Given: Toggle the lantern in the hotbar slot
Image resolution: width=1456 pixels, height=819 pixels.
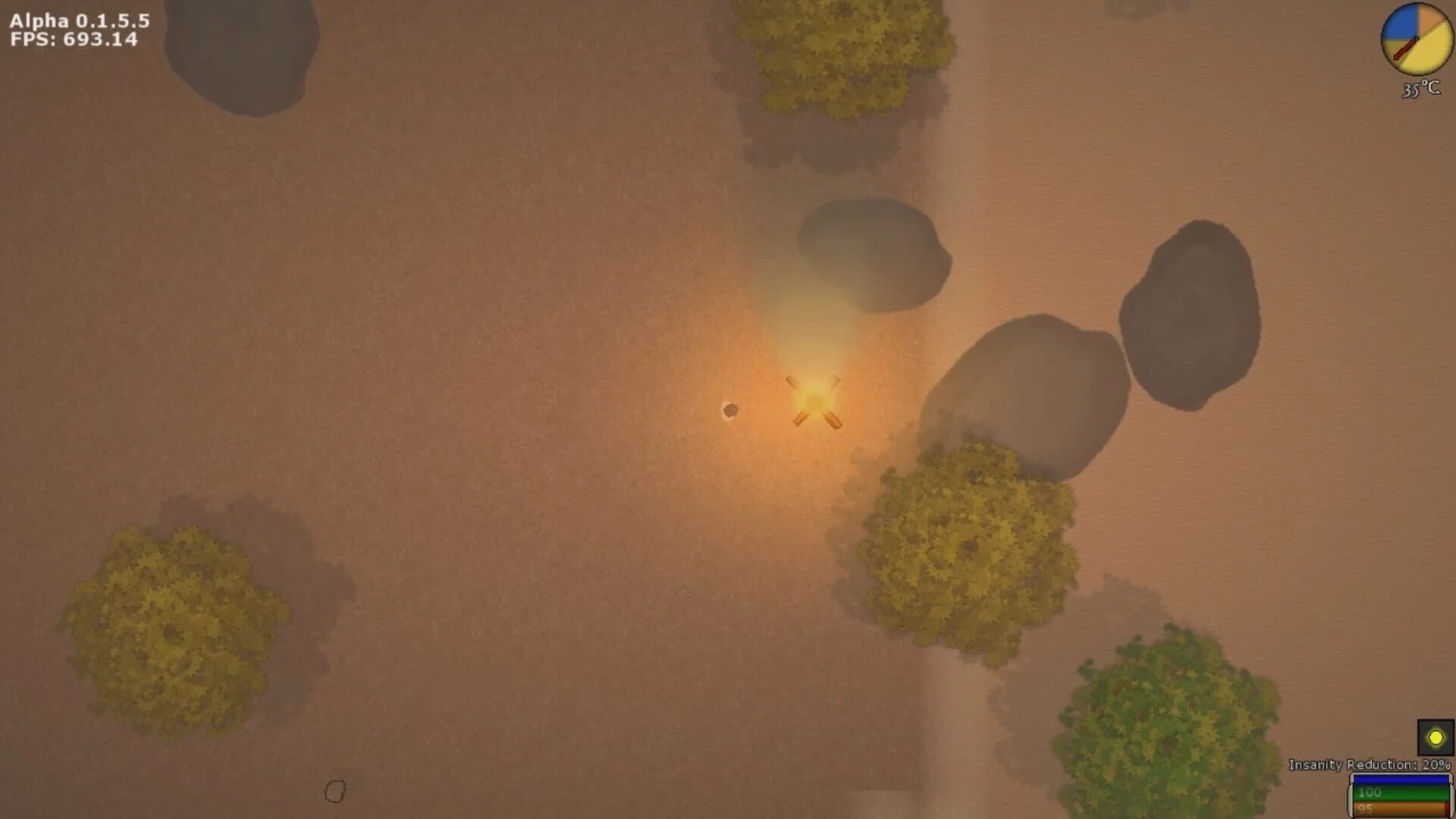Looking at the screenshot, I should click(x=1436, y=738).
